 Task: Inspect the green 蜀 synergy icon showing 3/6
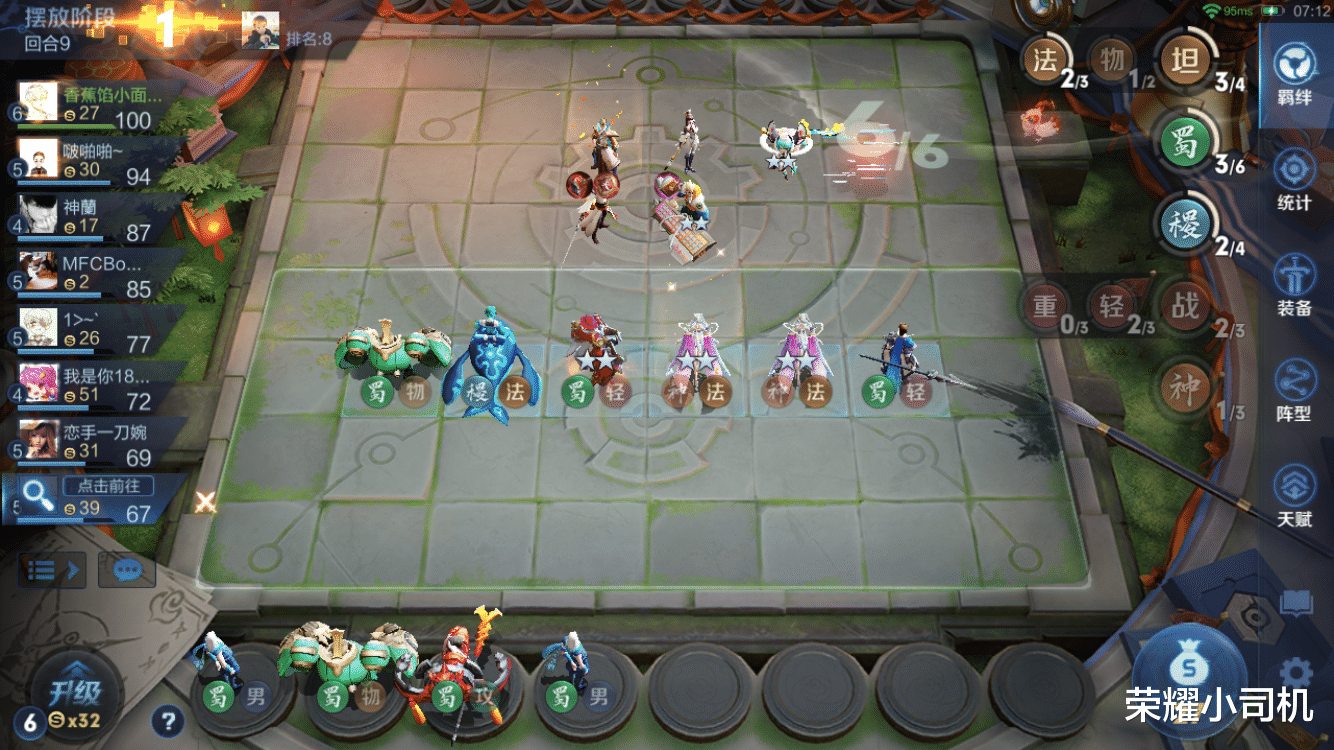1185,143
